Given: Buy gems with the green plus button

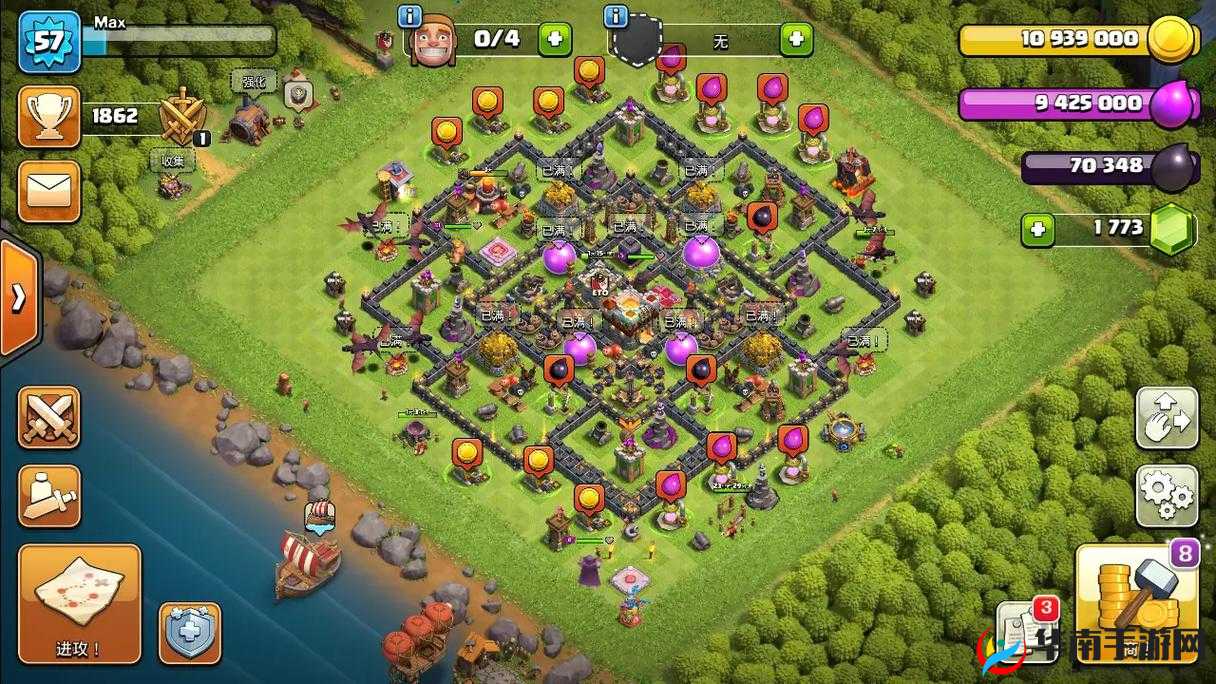Looking at the screenshot, I should coord(1037,230).
